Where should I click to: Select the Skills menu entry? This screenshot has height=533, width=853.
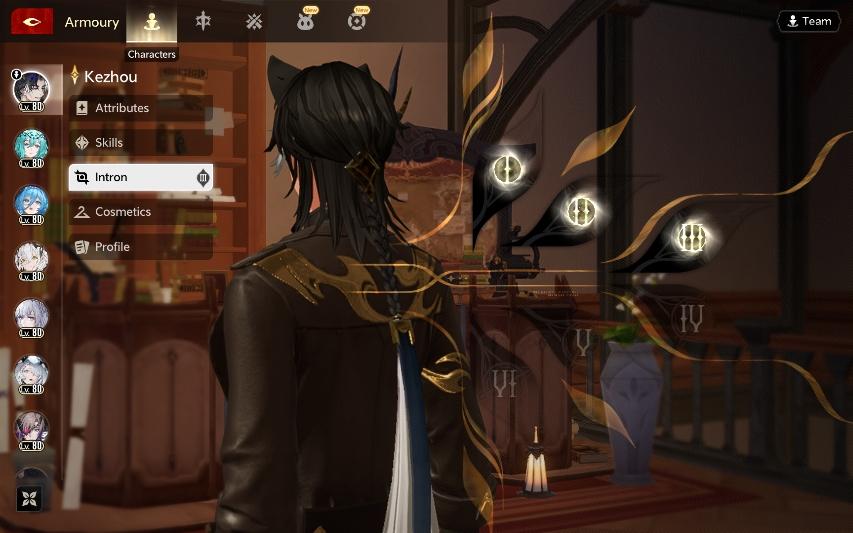[x=140, y=143]
